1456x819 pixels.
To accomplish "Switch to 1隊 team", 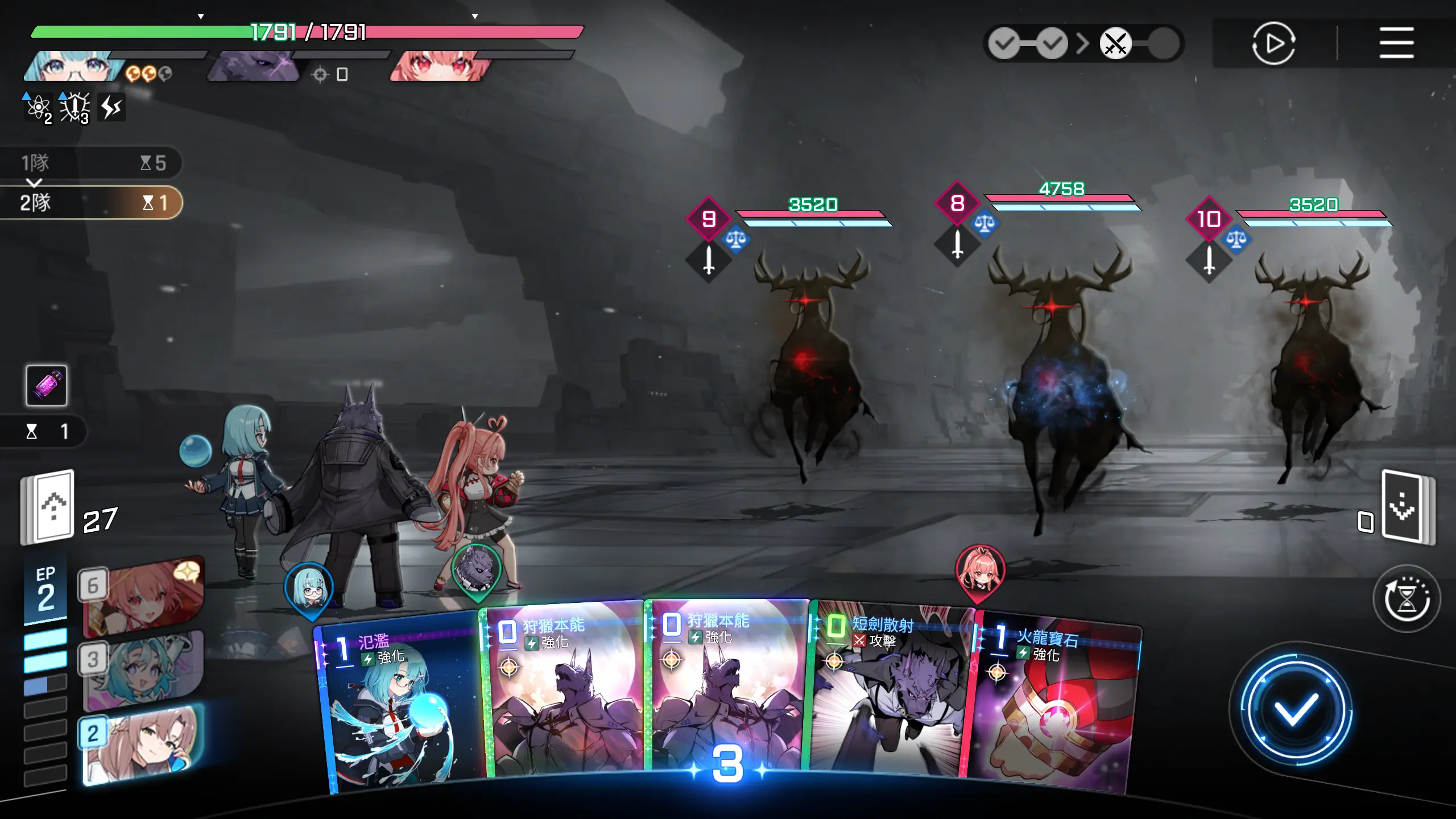I will 91,163.
